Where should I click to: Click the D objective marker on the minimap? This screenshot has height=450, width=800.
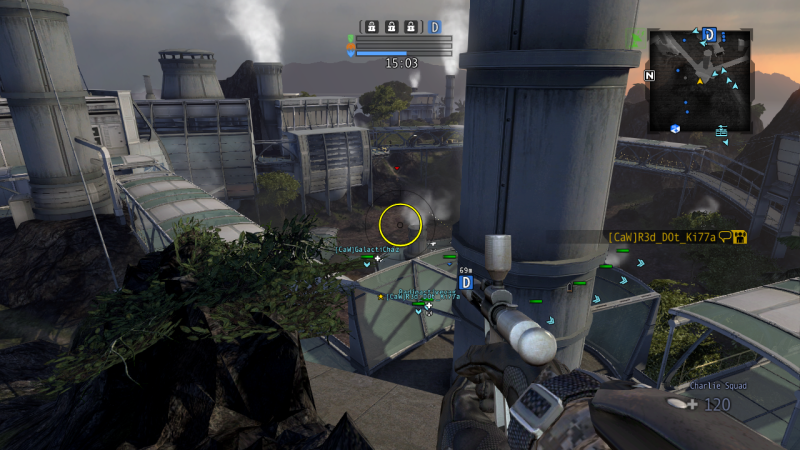tap(709, 34)
